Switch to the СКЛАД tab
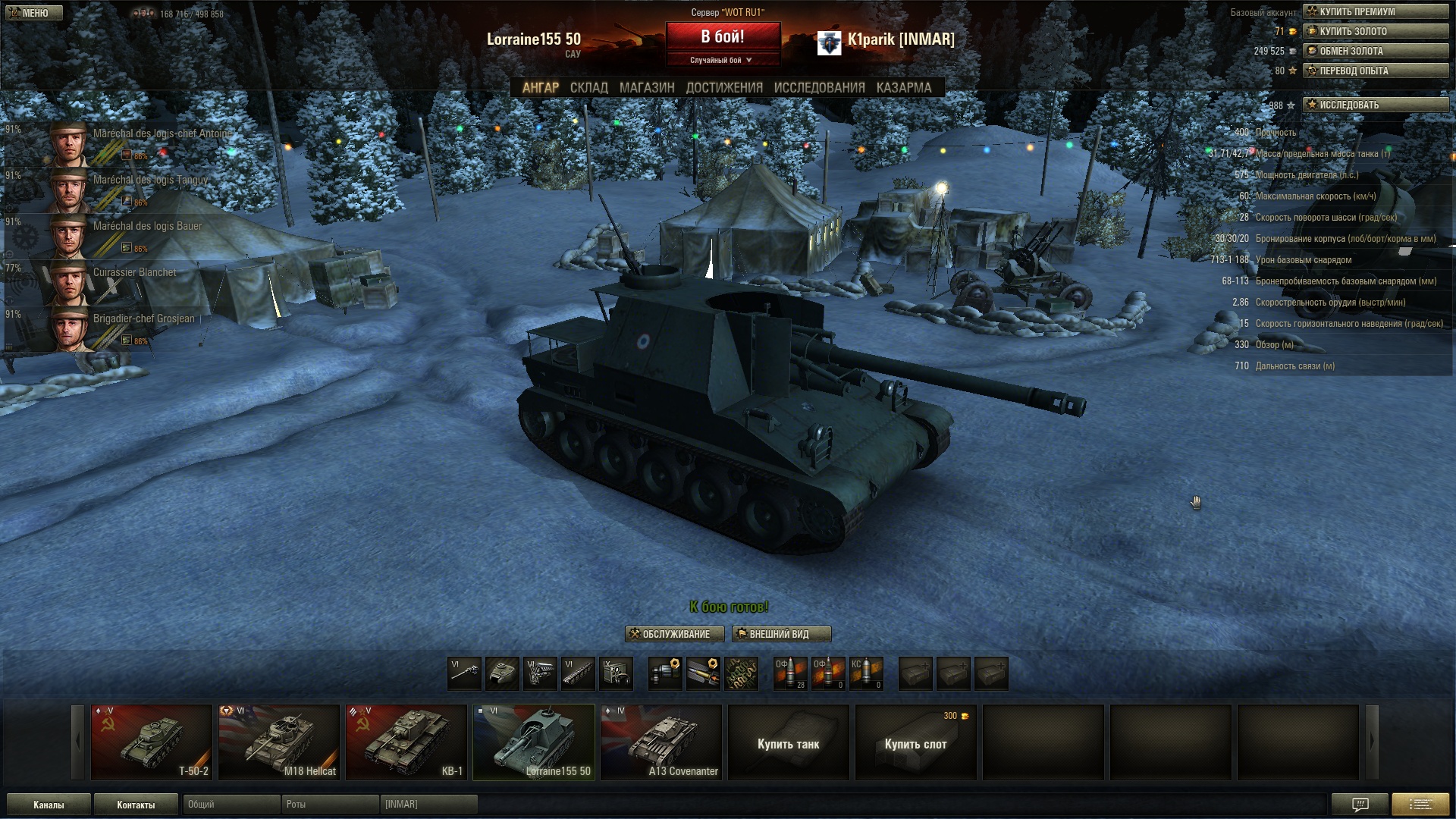Image resolution: width=1456 pixels, height=819 pixels. click(x=588, y=88)
